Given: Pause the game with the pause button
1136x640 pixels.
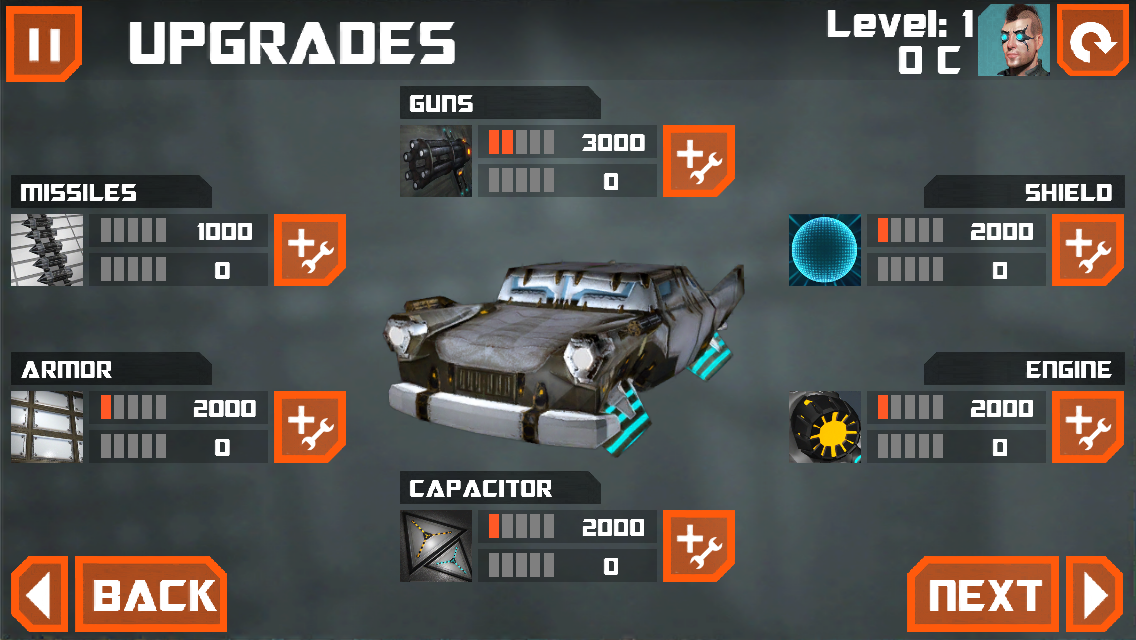Looking at the screenshot, I should click(43, 43).
